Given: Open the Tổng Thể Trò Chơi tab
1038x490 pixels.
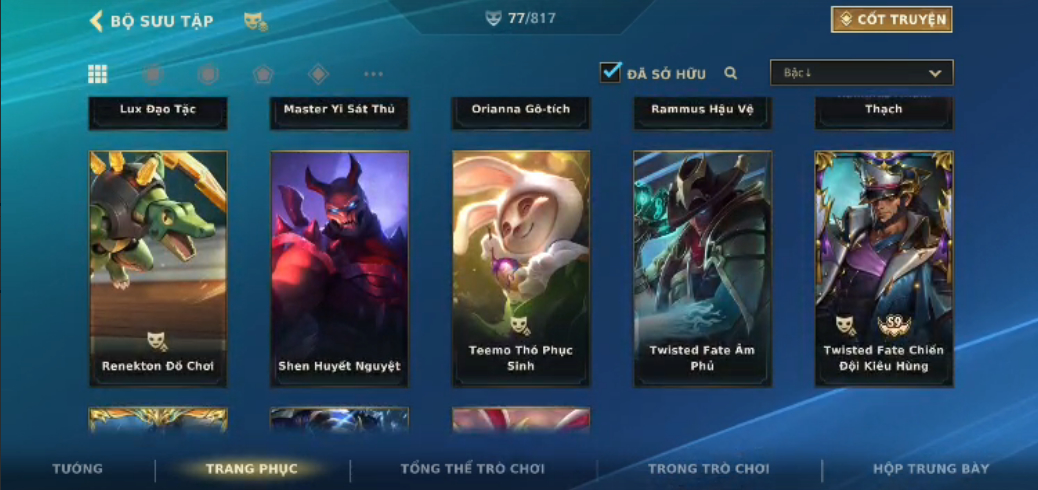Looking at the screenshot, I should 472,469.
